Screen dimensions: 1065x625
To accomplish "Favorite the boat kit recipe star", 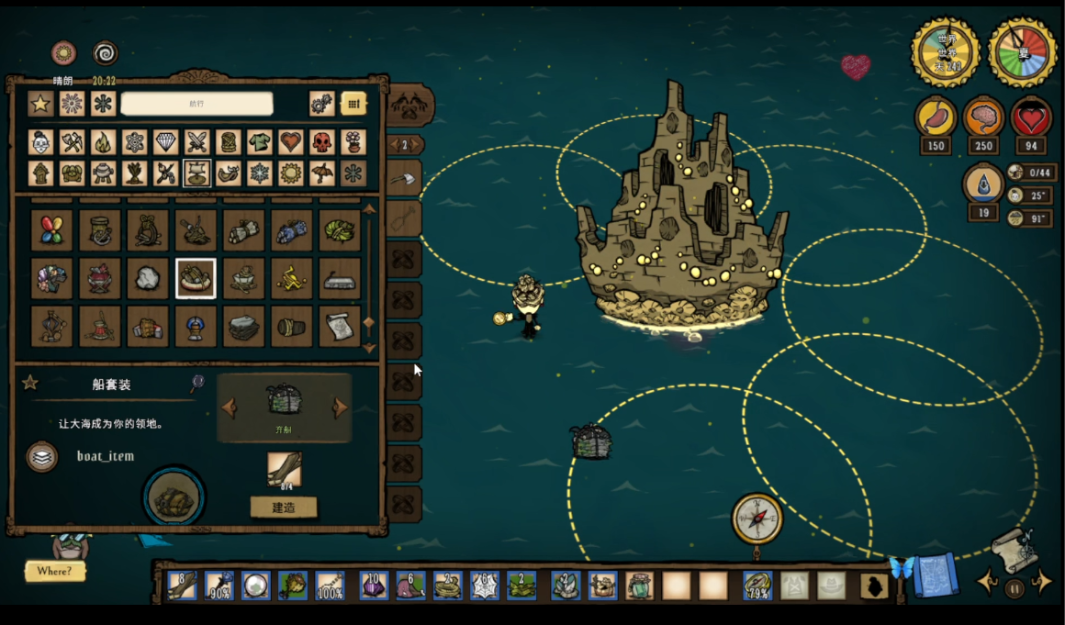I will tap(30, 383).
